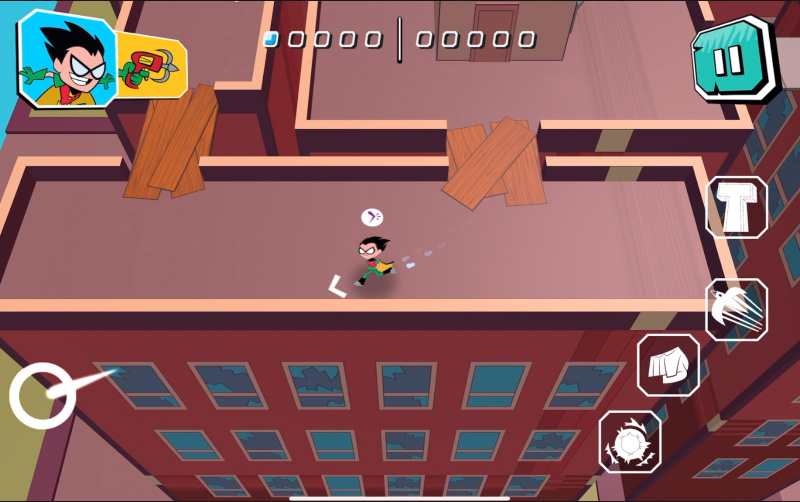This screenshot has height=502, width=800.
Task: Activate the T-shaped ability button
Action: pos(736,207)
